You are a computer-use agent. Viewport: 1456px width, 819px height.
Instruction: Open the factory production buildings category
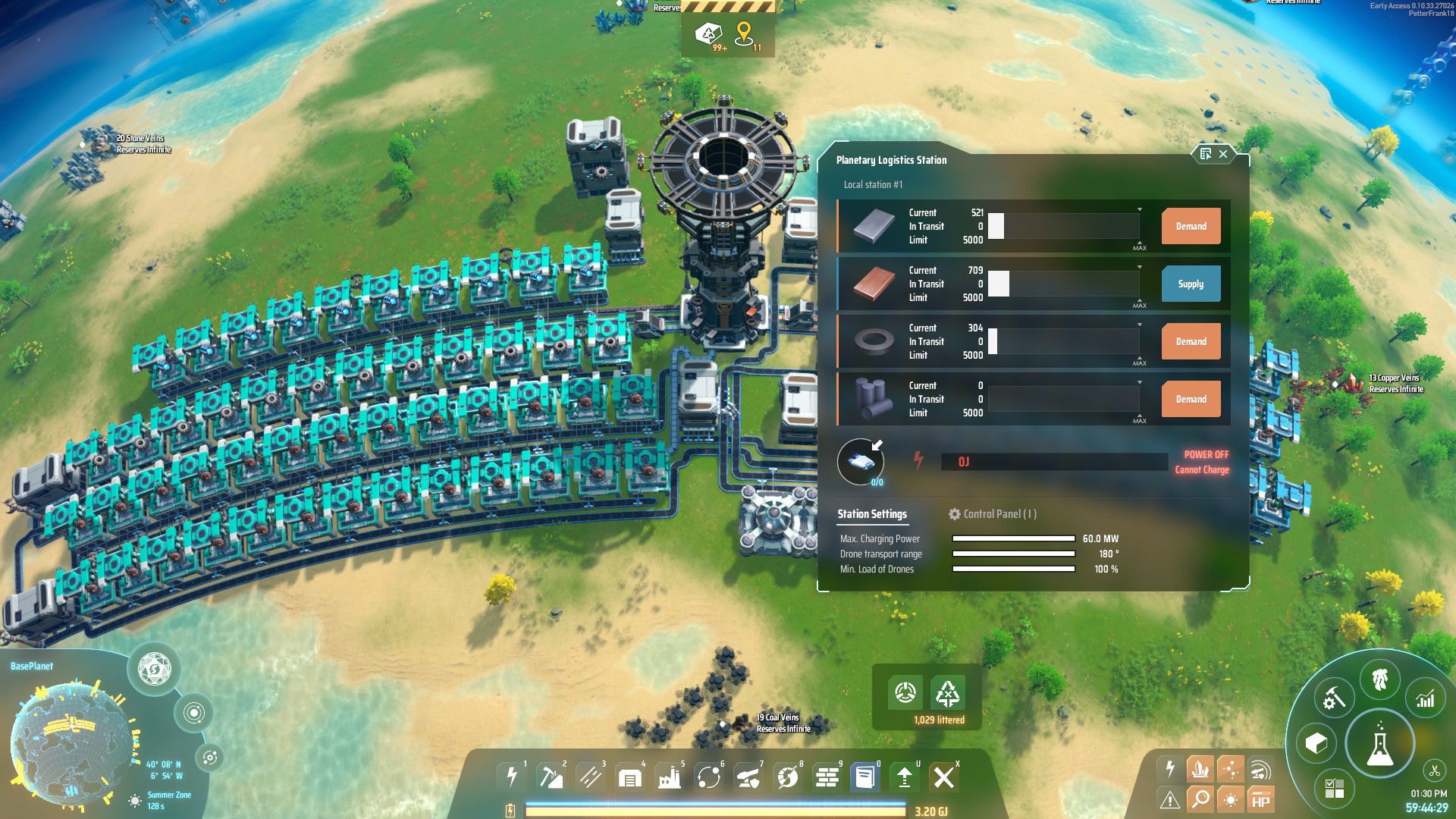pyautogui.click(x=669, y=777)
